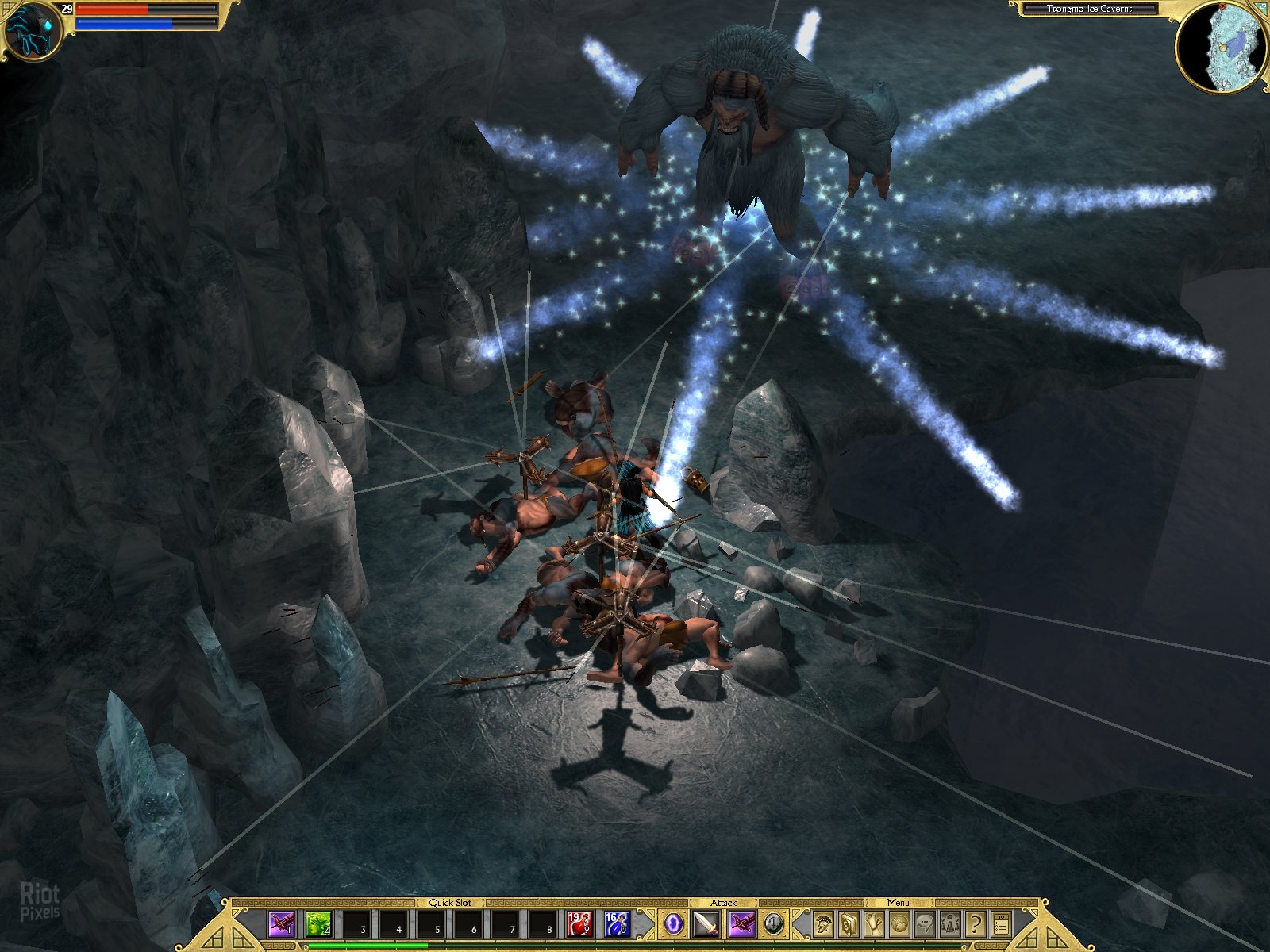This screenshot has width=1270, height=952.
Task: Drink the red health potion
Action: 579,923
